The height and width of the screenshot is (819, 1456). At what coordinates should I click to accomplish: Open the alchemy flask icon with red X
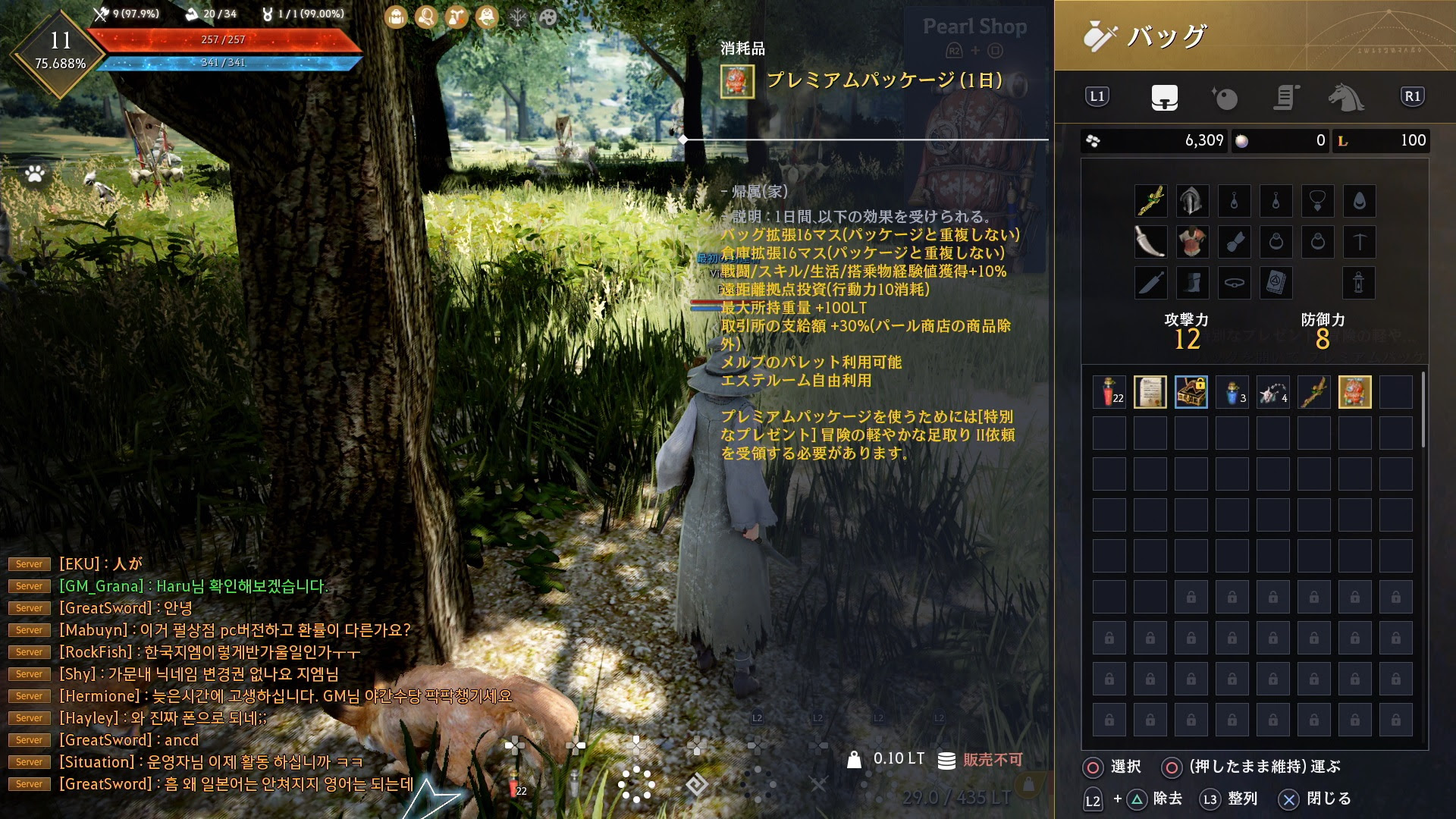point(455,17)
